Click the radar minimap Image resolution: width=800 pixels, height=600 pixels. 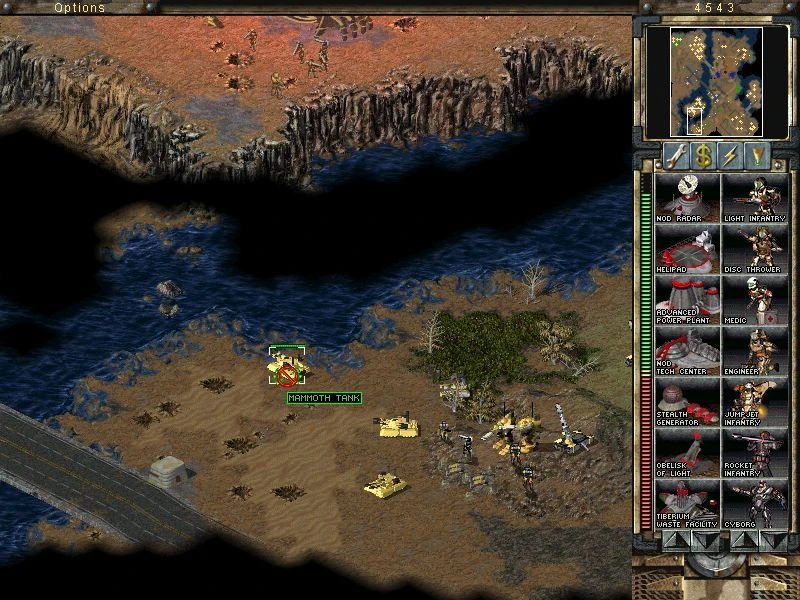point(717,81)
